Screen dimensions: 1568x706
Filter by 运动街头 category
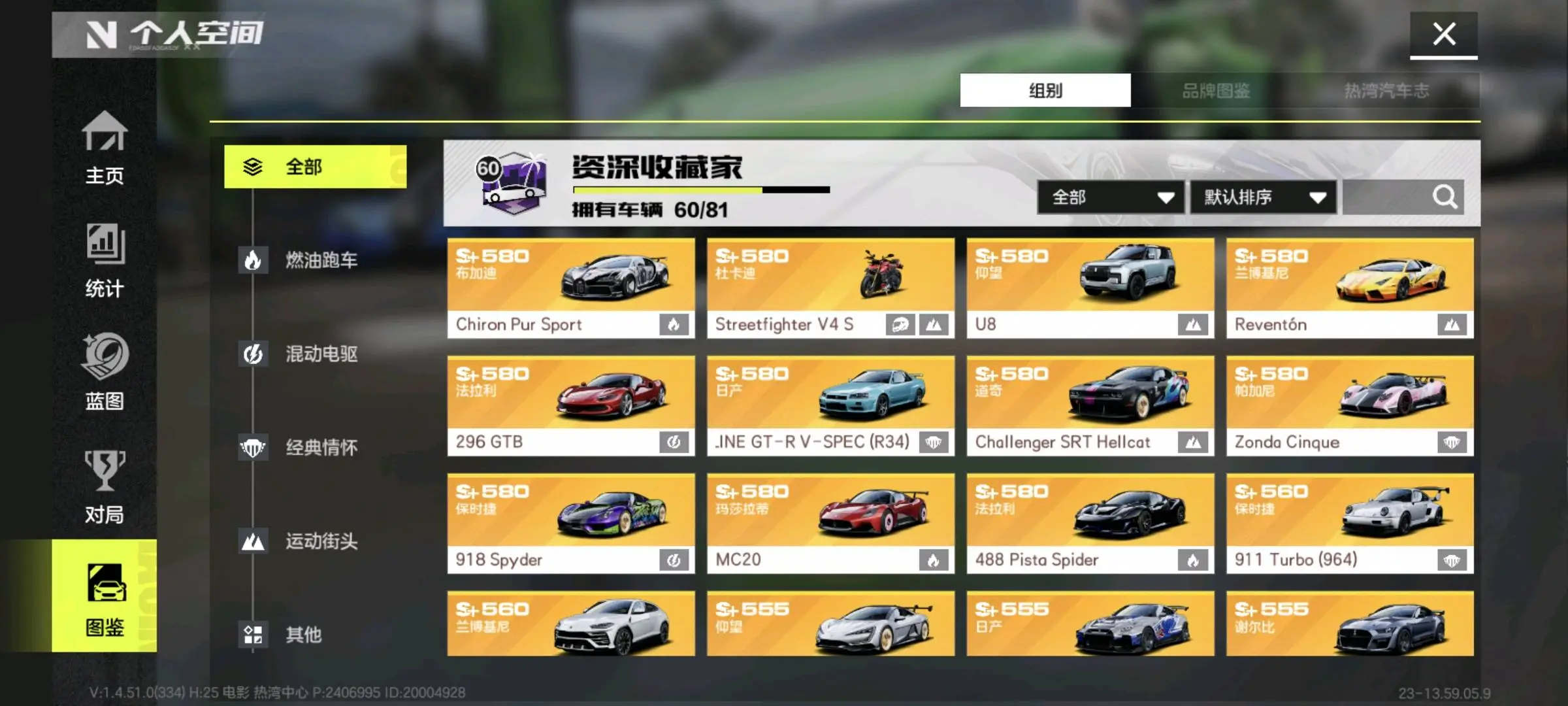coord(320,541)
